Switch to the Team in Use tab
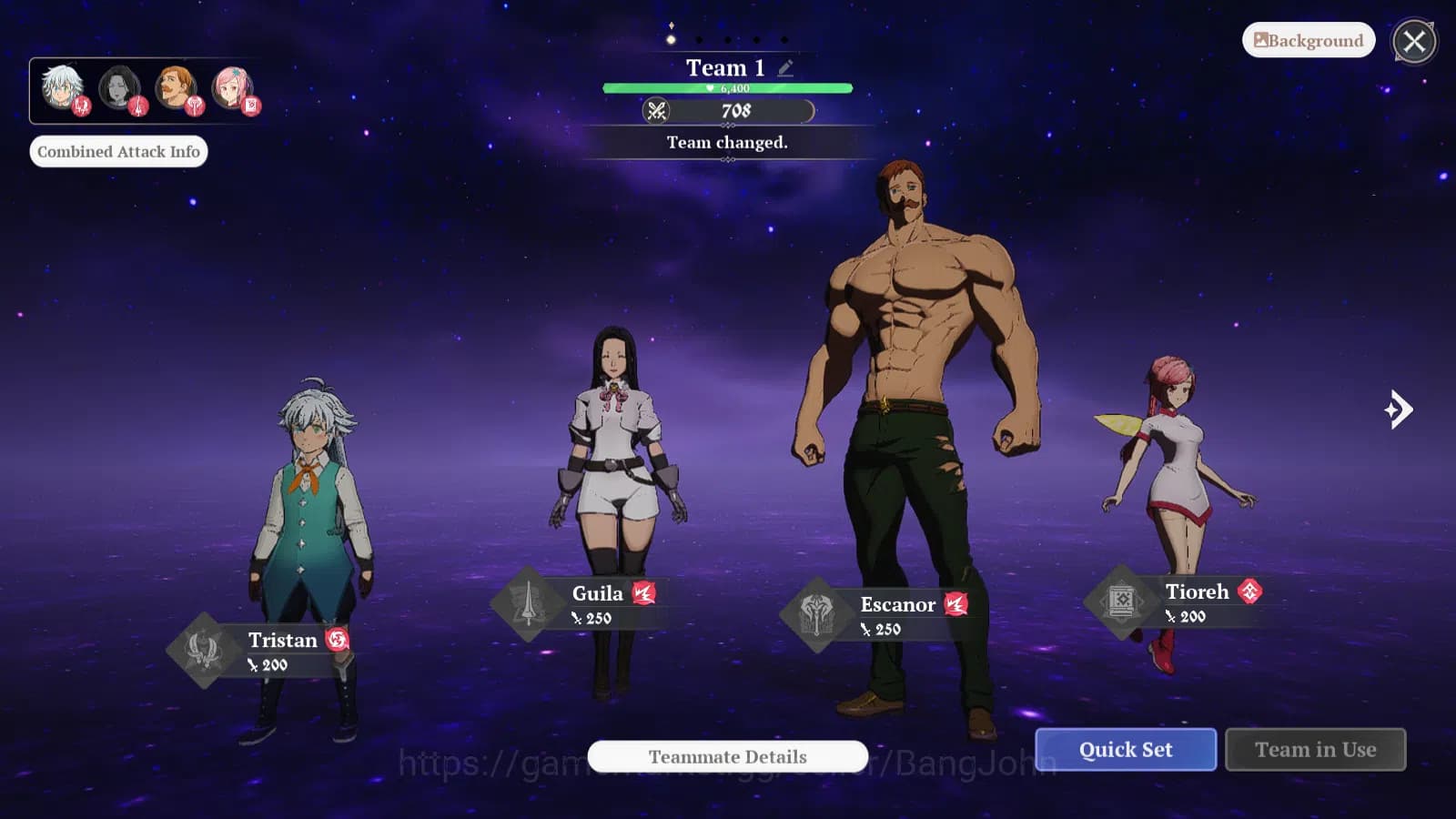This screenshot has width=1456, height=819. point(1315,749)
